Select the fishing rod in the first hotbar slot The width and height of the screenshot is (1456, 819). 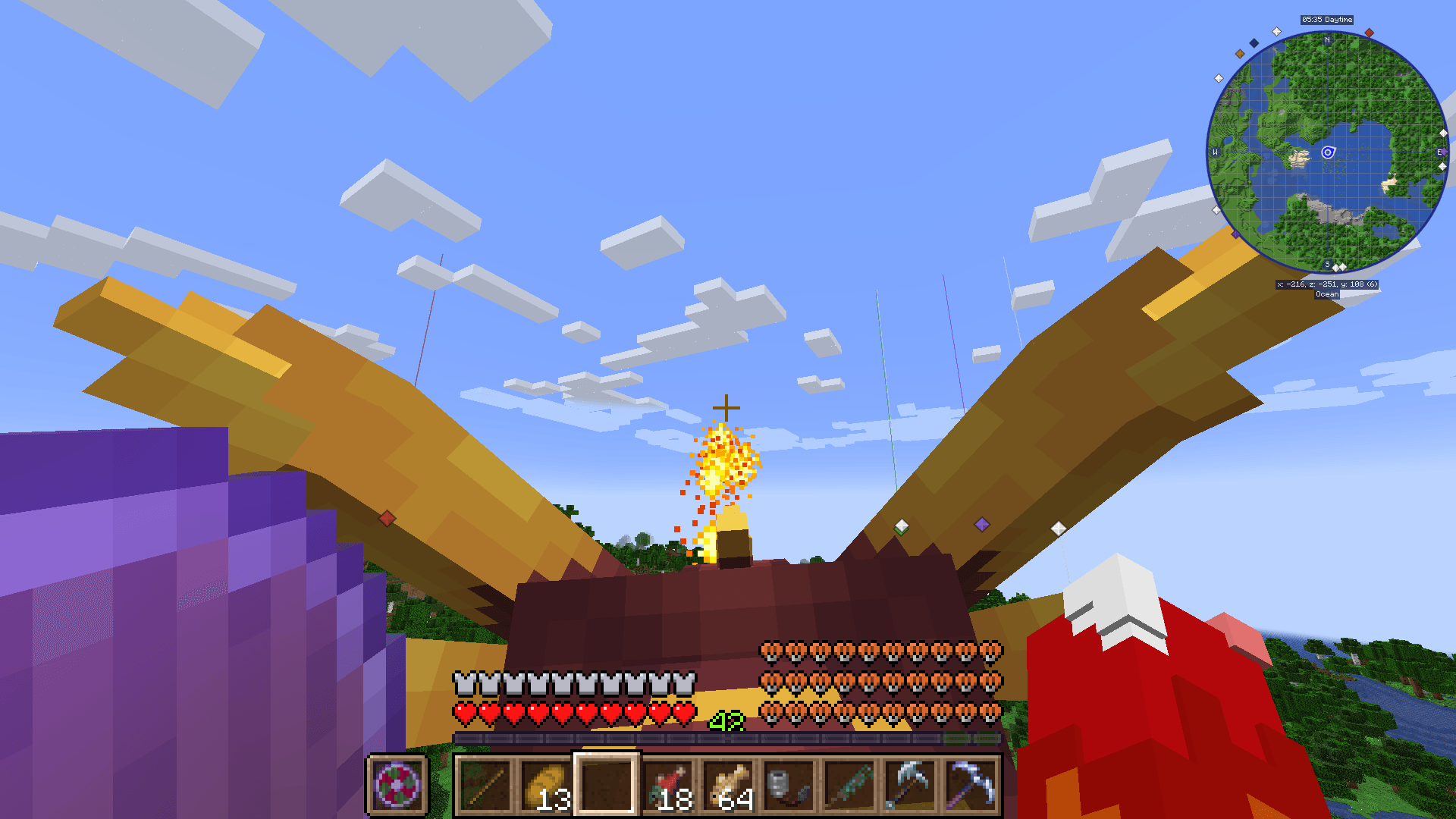tap(485, 785)
